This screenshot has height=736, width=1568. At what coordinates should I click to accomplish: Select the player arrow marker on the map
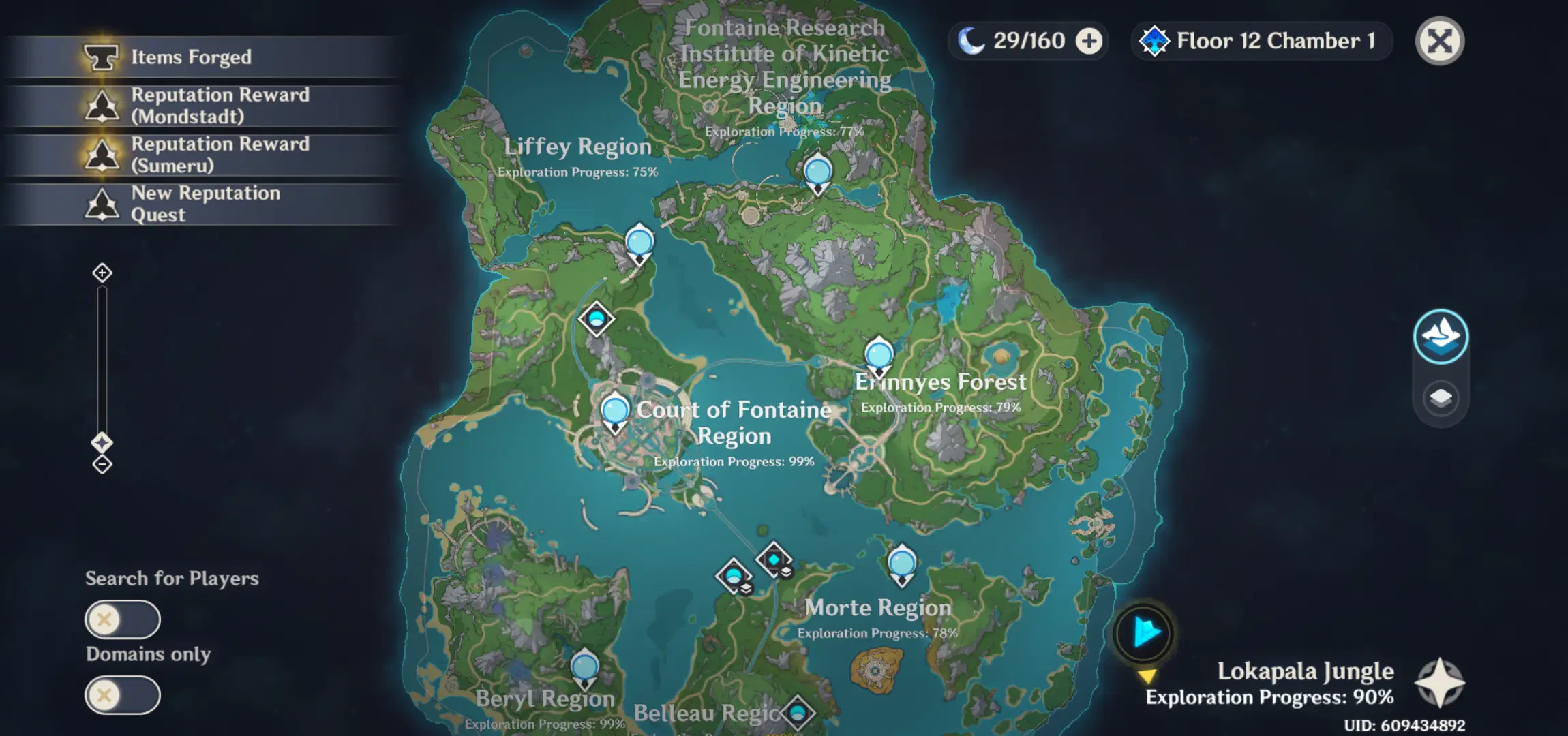click(x=1145, y=633)
